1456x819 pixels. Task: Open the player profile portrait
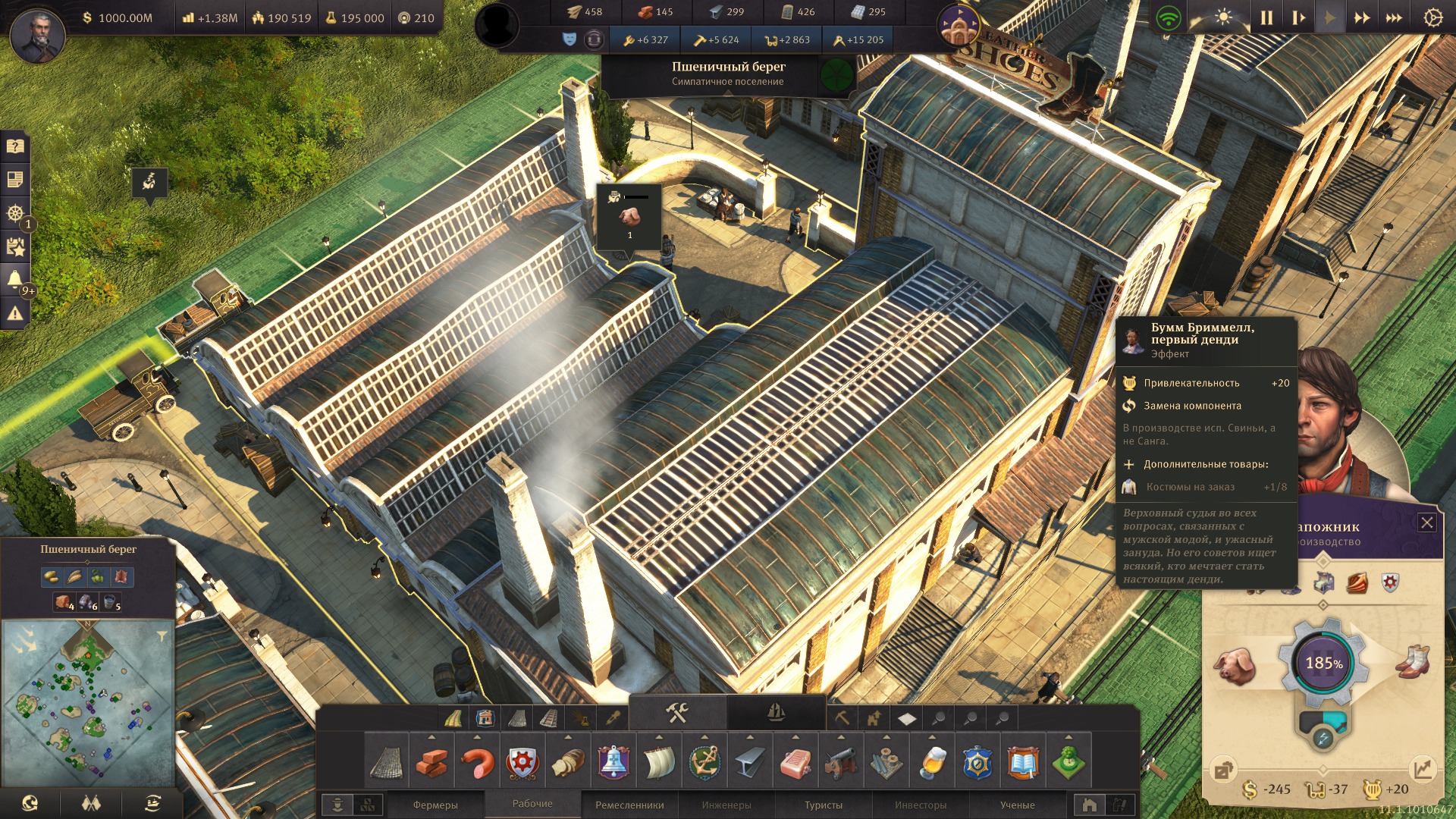click(x=37, y=36)
